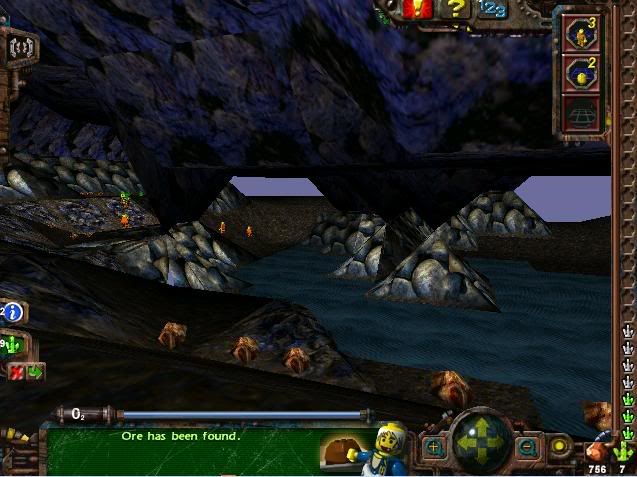Select the green energy crystal counter button
Viewport: 637px width, 477px height.
13,346
